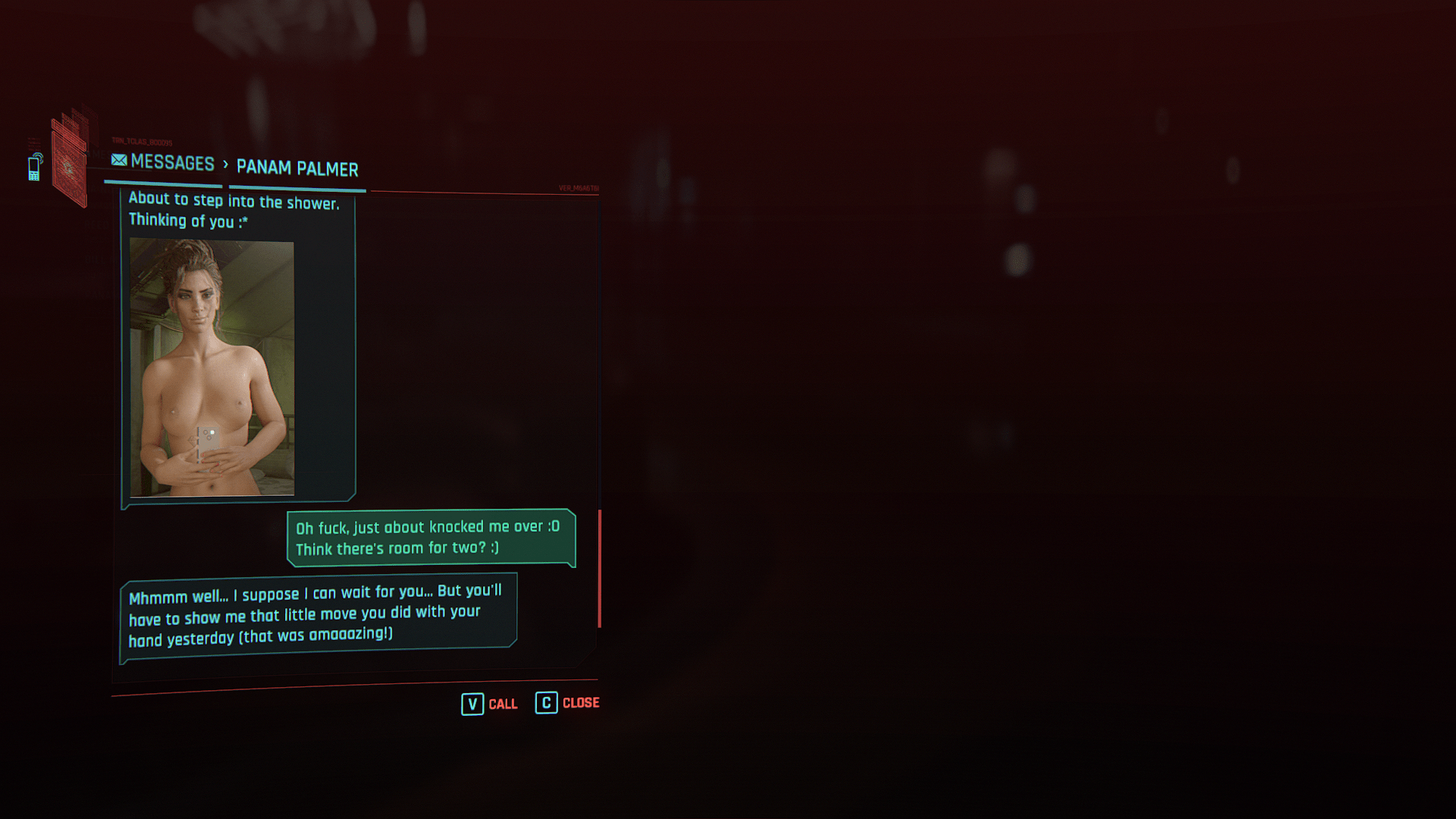Select the phone icon beside the messages panel
1456x819 pixels.
click(x=34, y=167)
